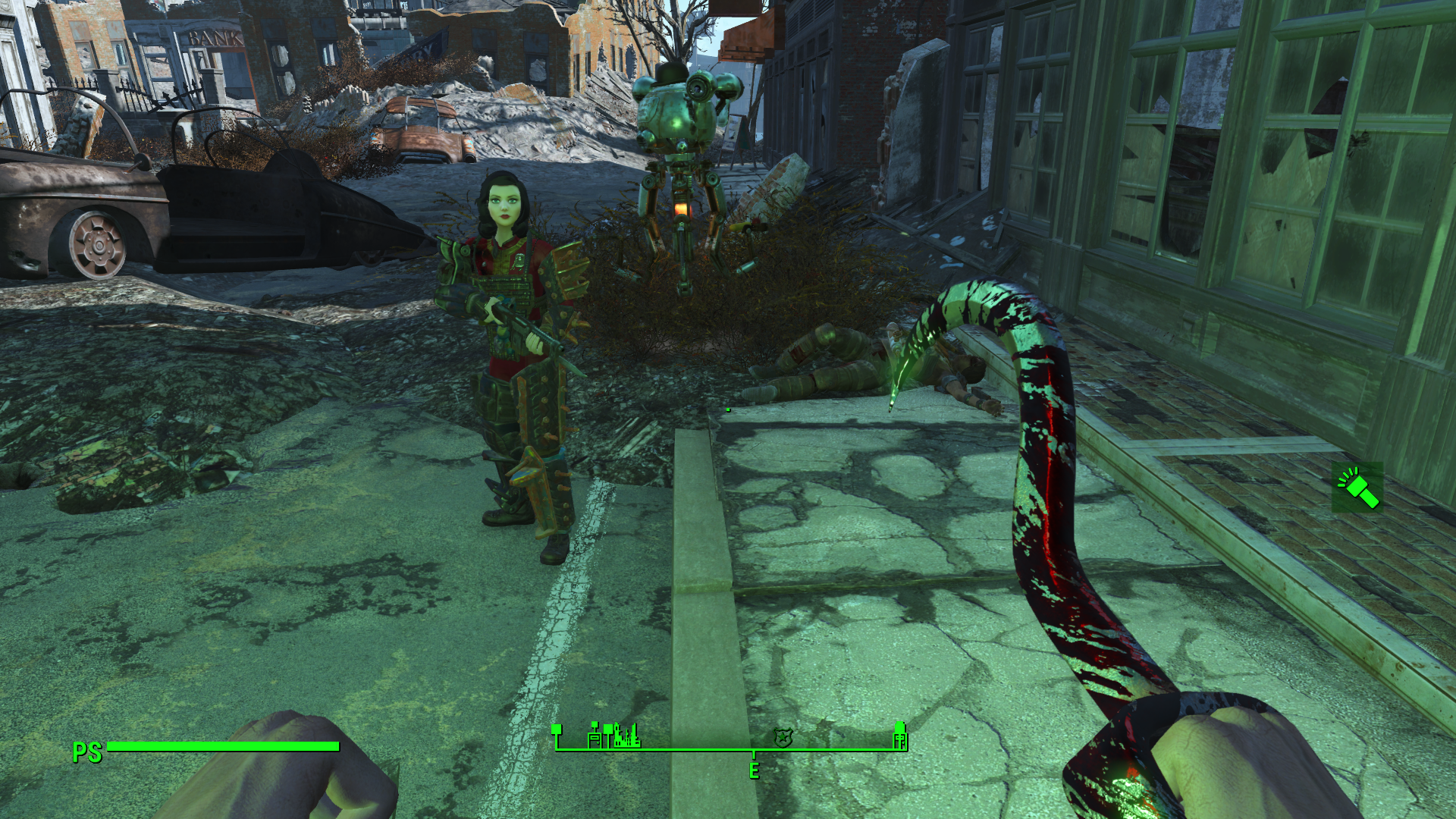Select the police badge compass marker
Image resolution: width=1456 pixels, height=819 pixels.
pyautogui.click(x=783, y=737)
